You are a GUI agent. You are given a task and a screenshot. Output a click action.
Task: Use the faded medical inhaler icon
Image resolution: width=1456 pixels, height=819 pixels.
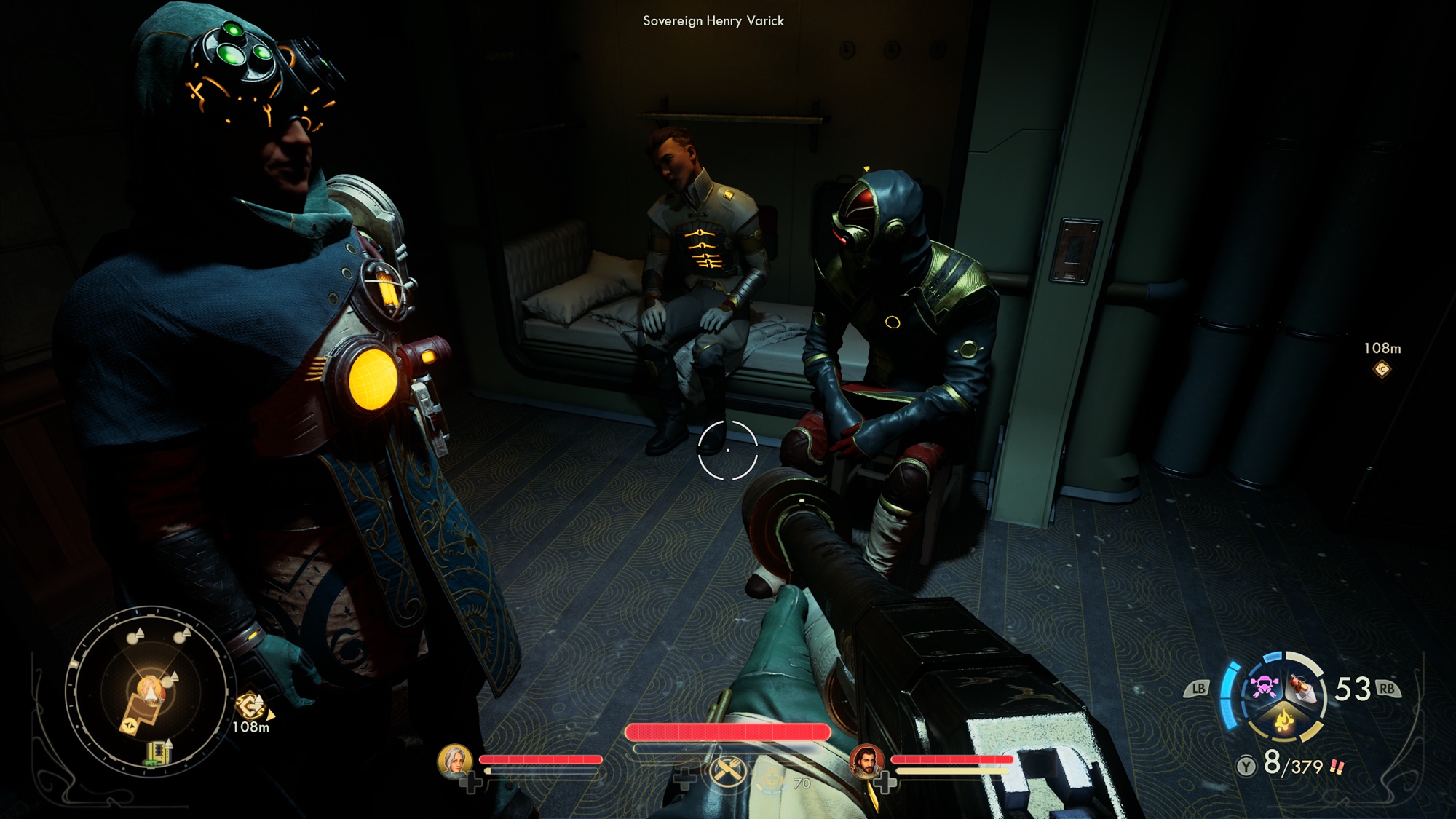[x=773, y=781]
